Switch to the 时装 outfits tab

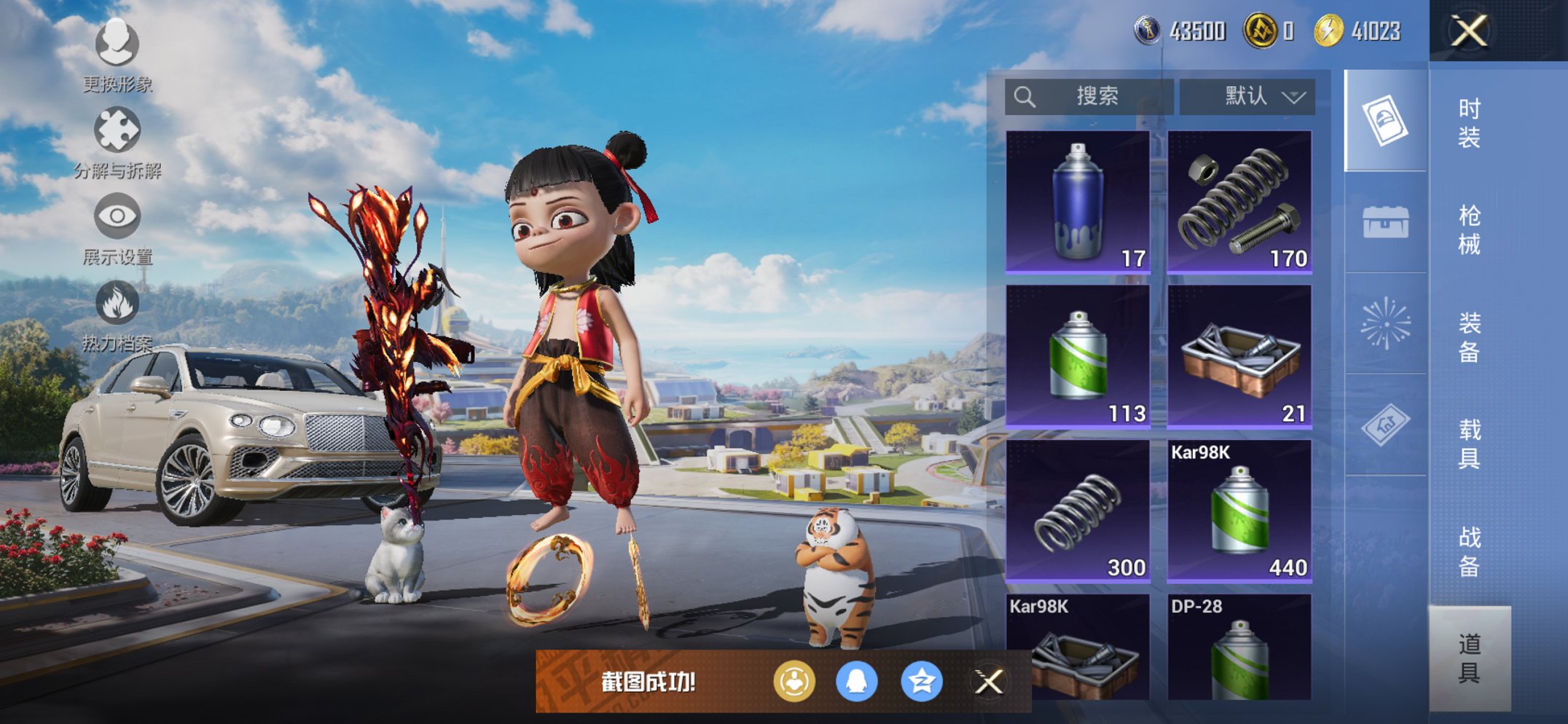(1469, 122)
